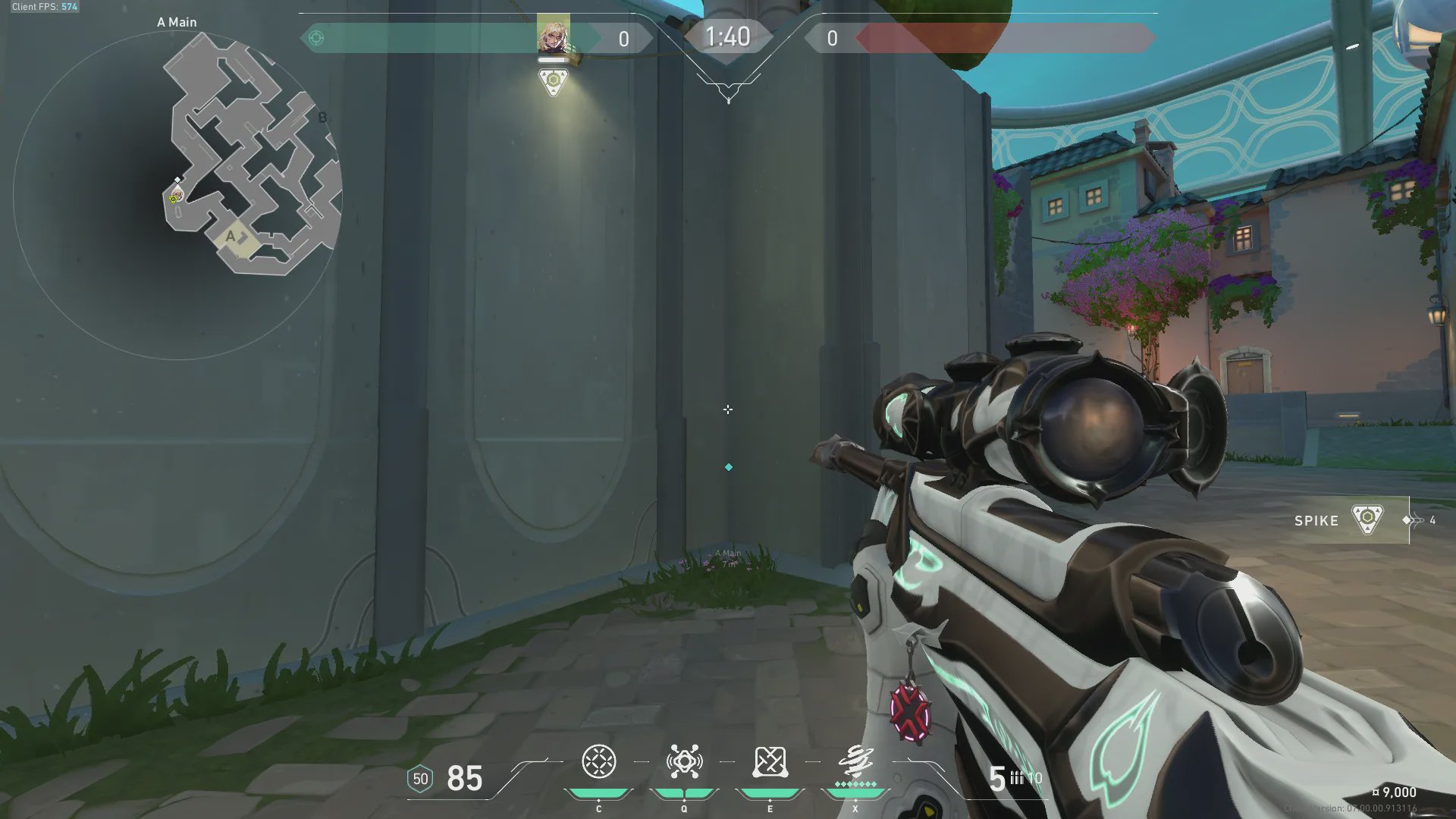Click the spike carrier icon below portrait
This screenshot has width=1456, height=819.
coord(553,81)
